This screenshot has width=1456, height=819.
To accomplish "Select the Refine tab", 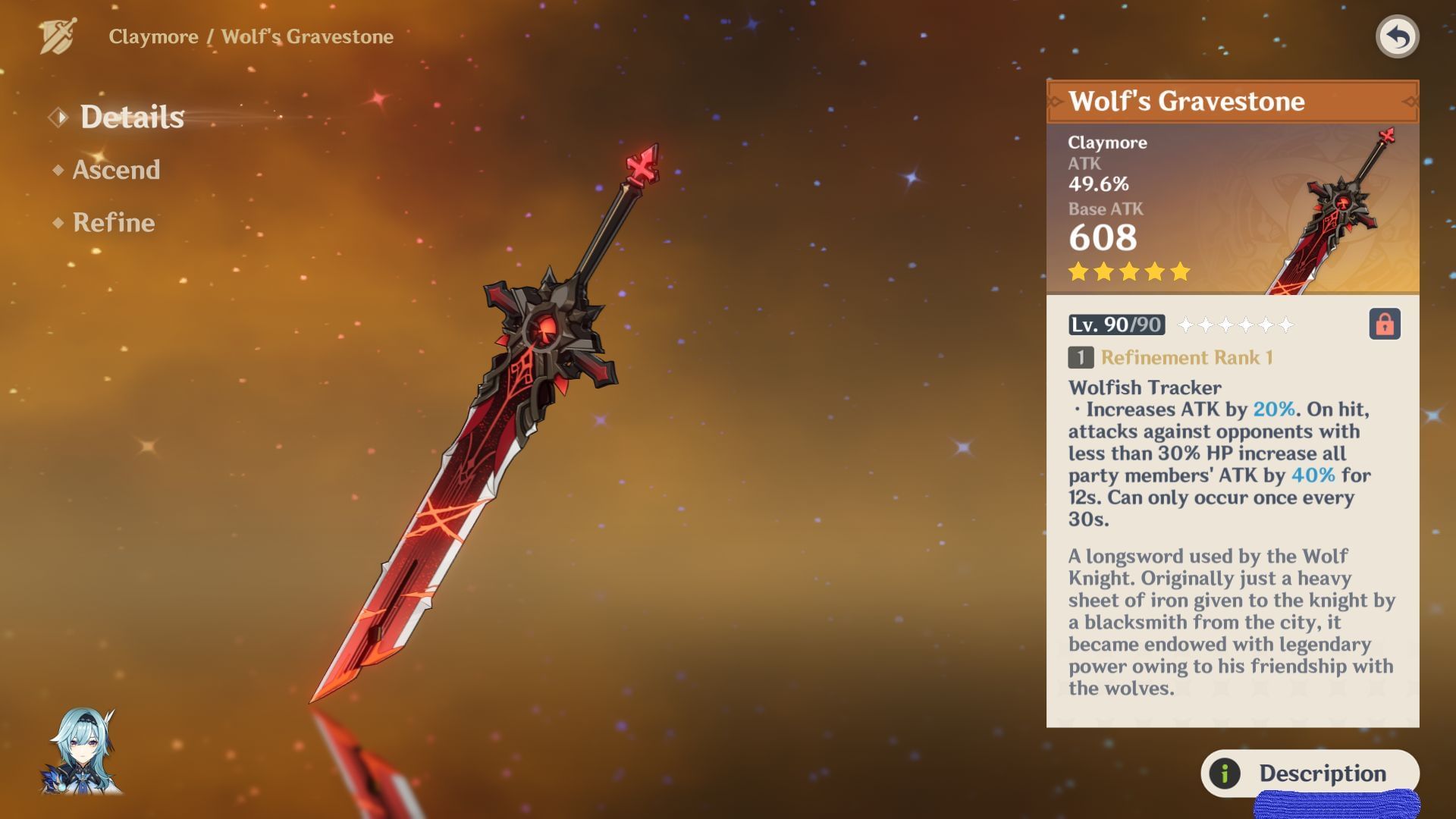I will (114, 223).
